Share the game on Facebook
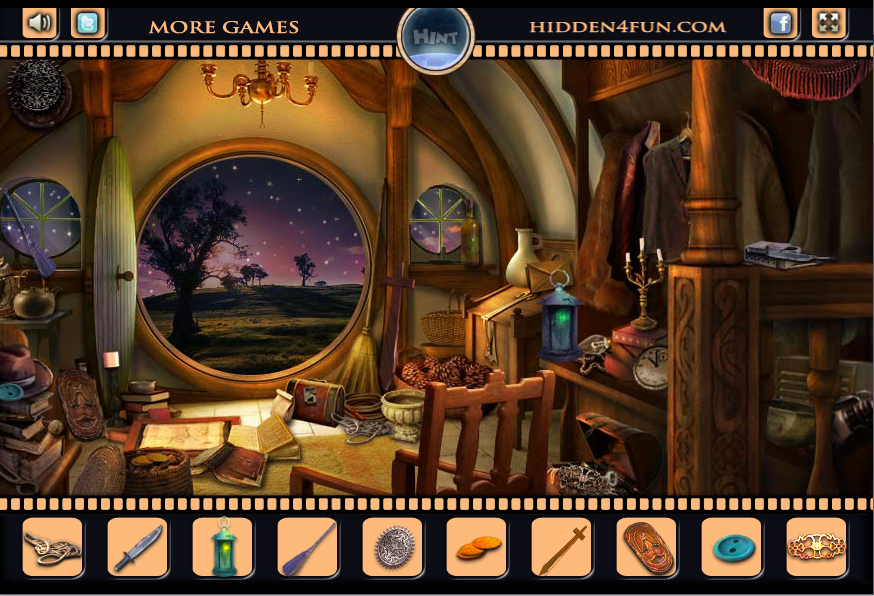The image size is (874, 596). [781, 23]
